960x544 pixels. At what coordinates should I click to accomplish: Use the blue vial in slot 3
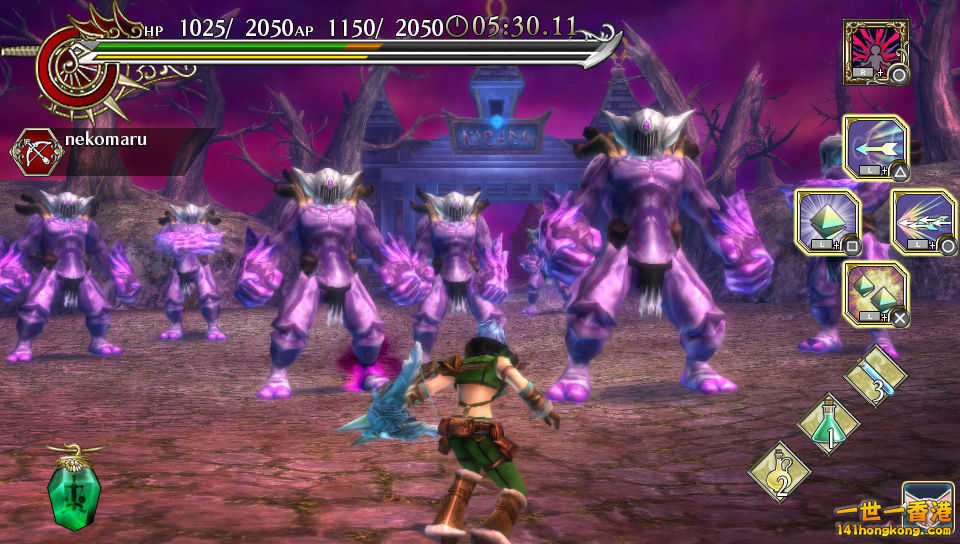click(x=876, y=377)
